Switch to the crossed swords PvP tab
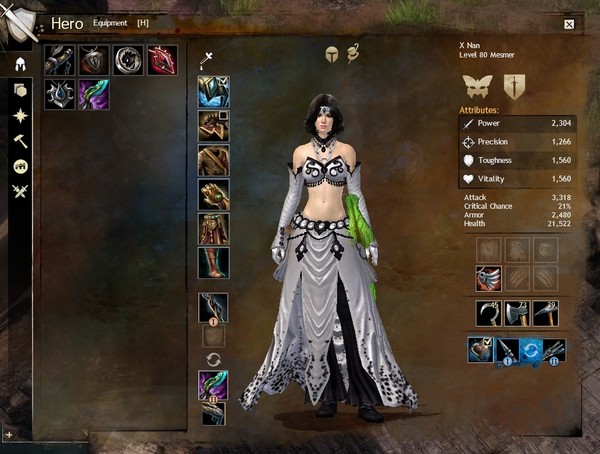Screen dimensions: 600x454 [19, 191]
